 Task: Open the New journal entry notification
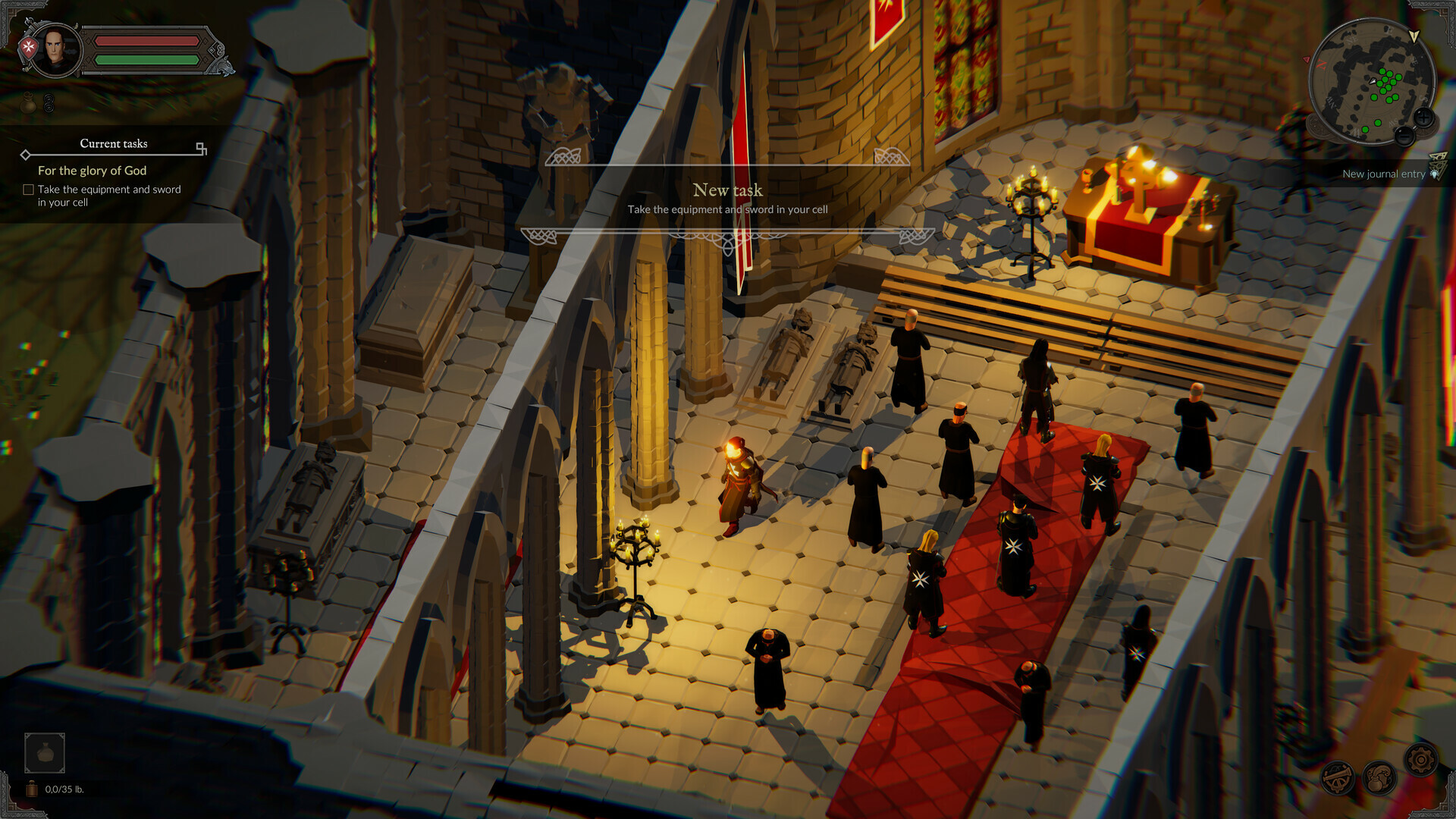[1384, 174]
